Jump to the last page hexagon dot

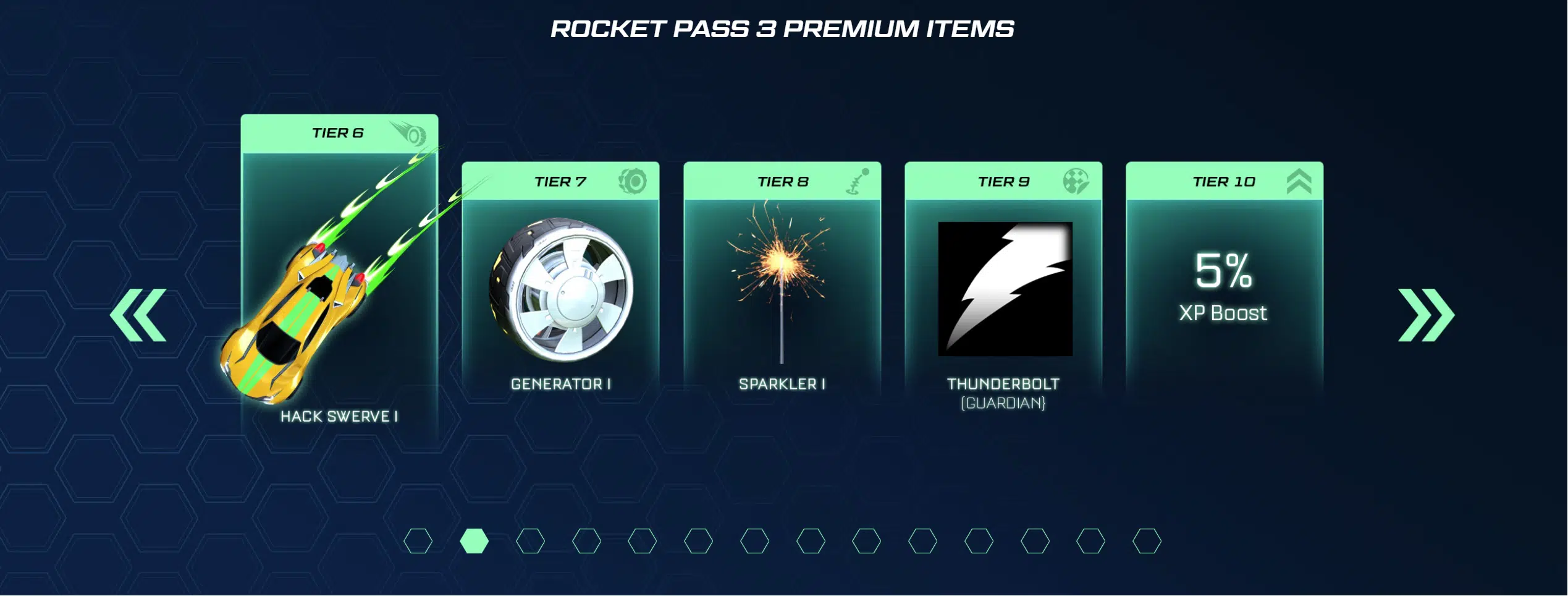pos(1147,542)
